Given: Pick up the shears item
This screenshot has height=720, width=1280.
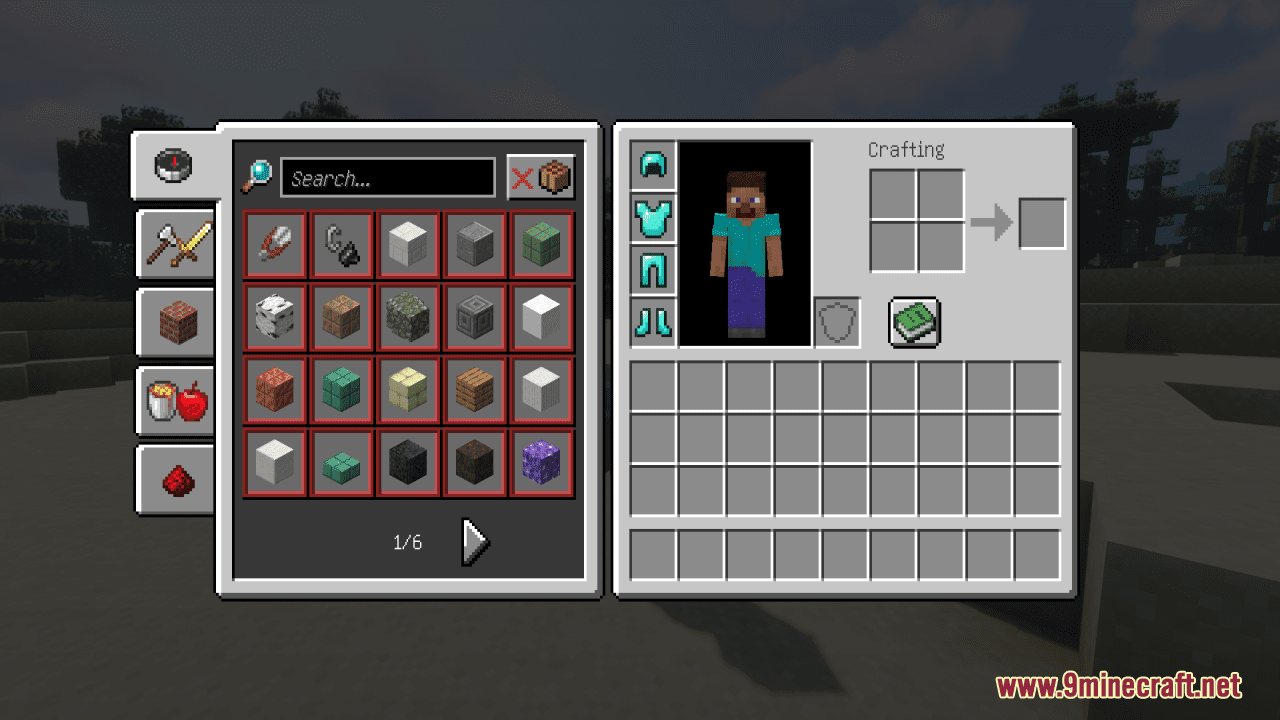Looking at the screenshot, I should [x=275, y=244].
